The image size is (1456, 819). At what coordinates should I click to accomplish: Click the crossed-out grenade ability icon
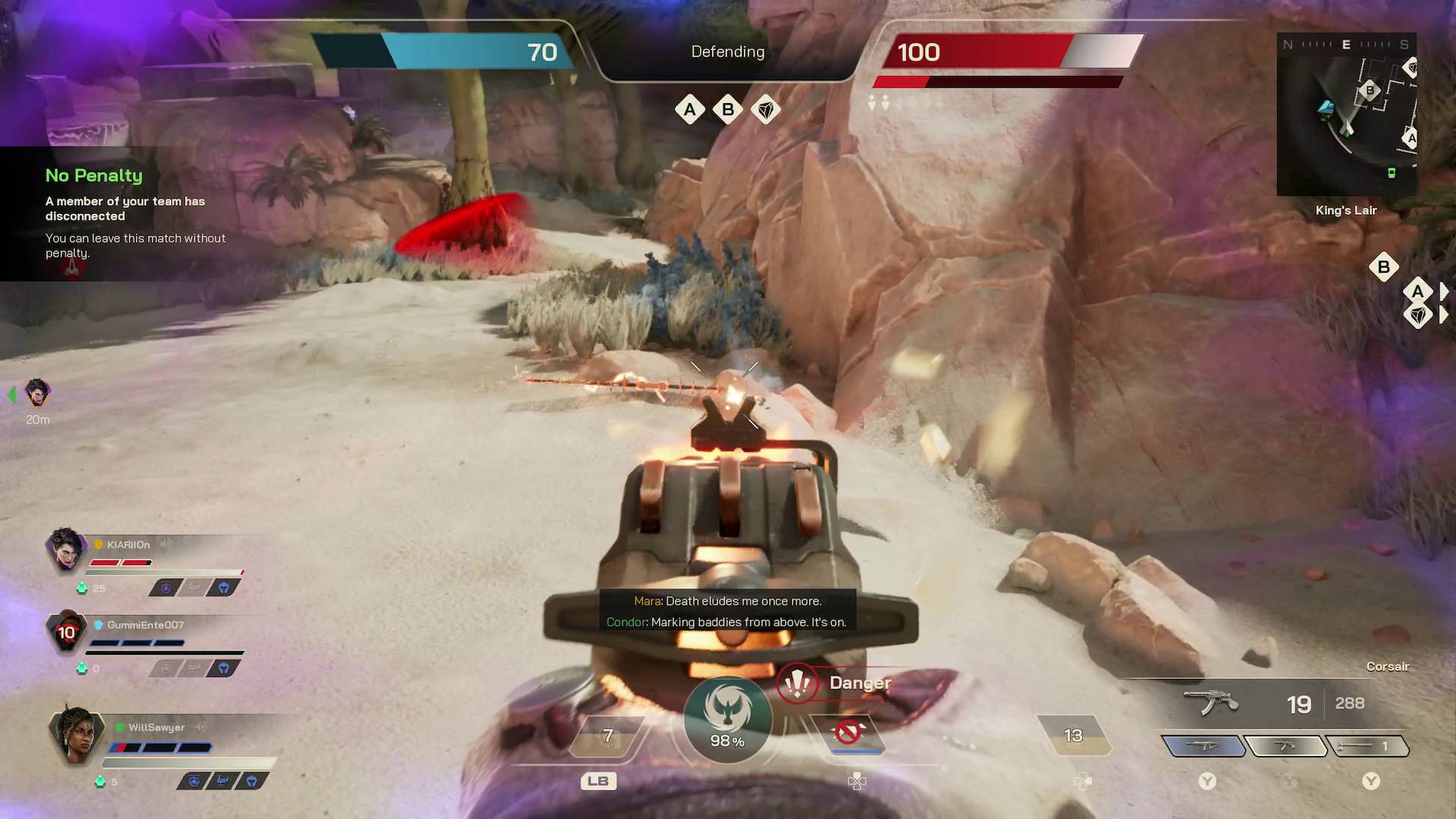(849, 730)
